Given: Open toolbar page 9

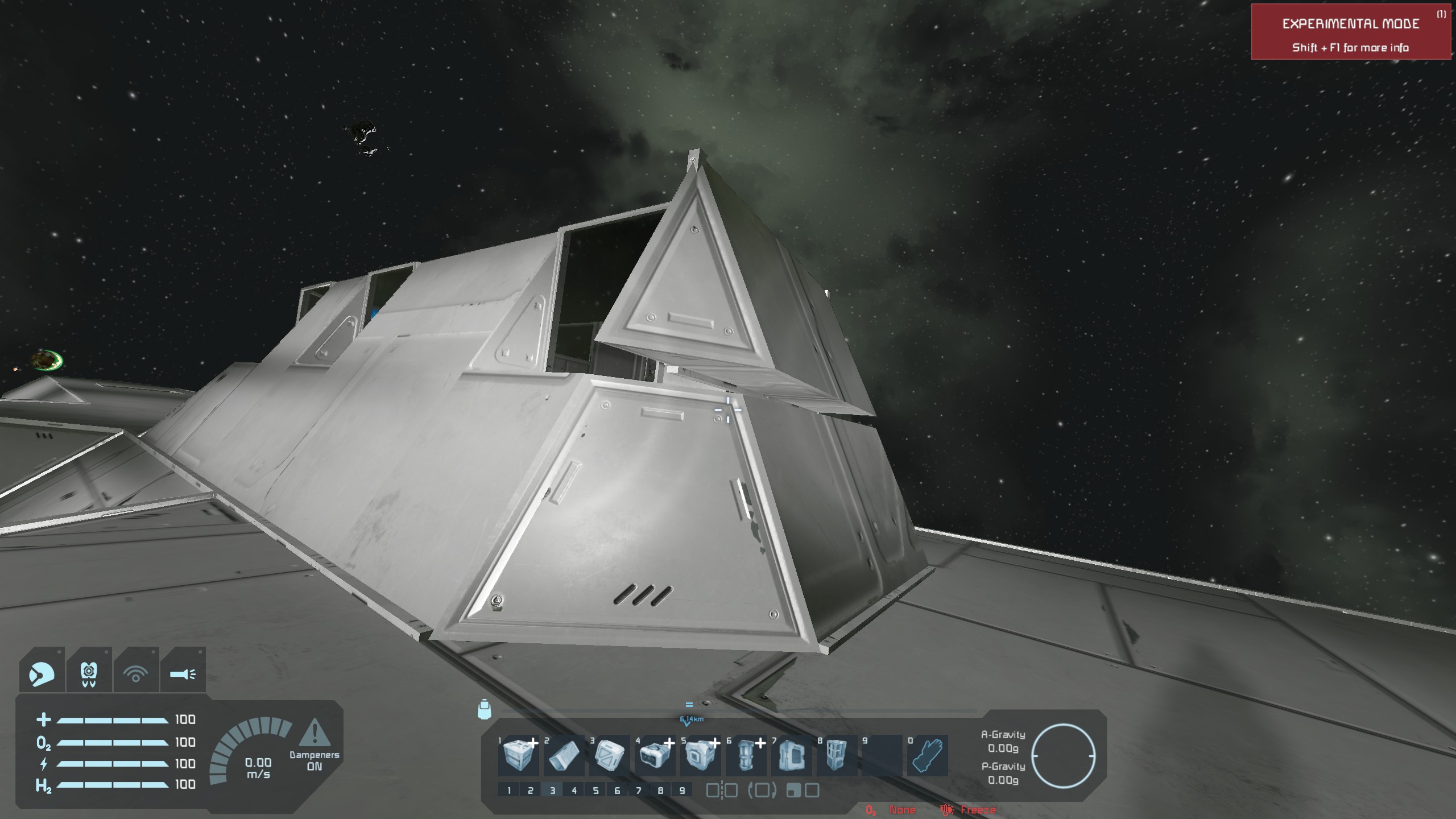Looking at the screenshot, I should pos(682,790).
